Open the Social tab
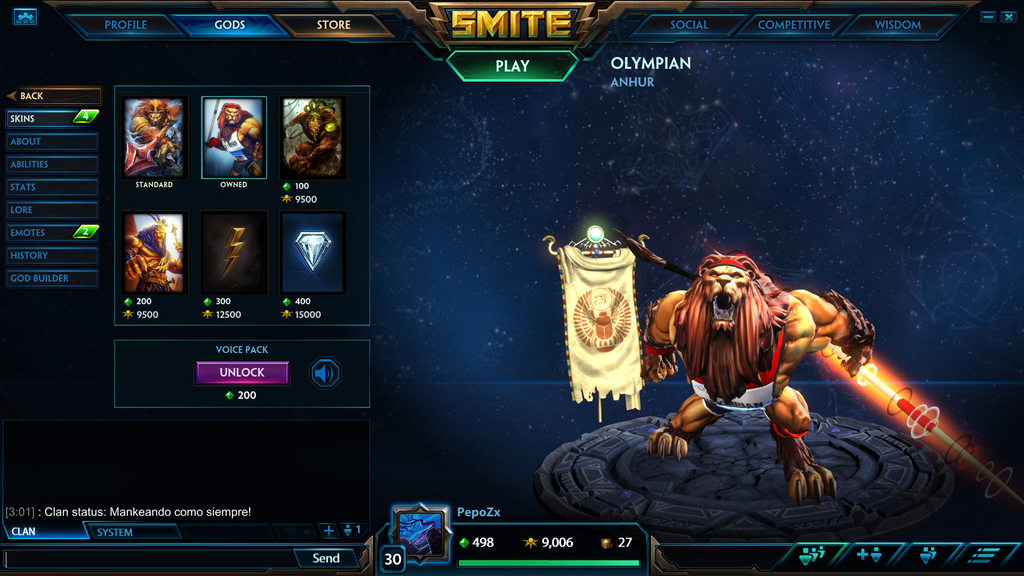 (689, 25)
